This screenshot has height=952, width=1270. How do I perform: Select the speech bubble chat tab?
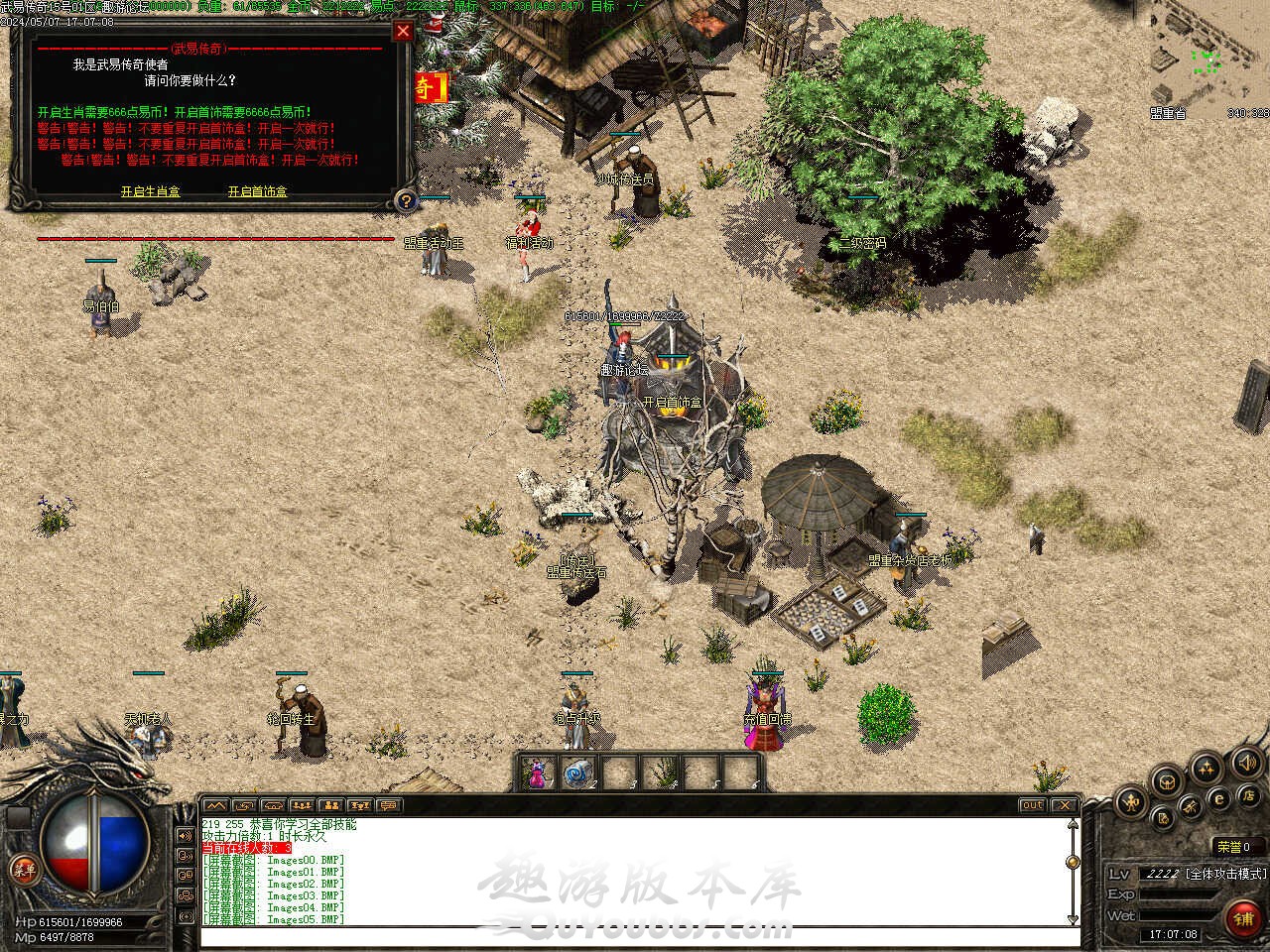pyautogui.click(x=390, y=805)
